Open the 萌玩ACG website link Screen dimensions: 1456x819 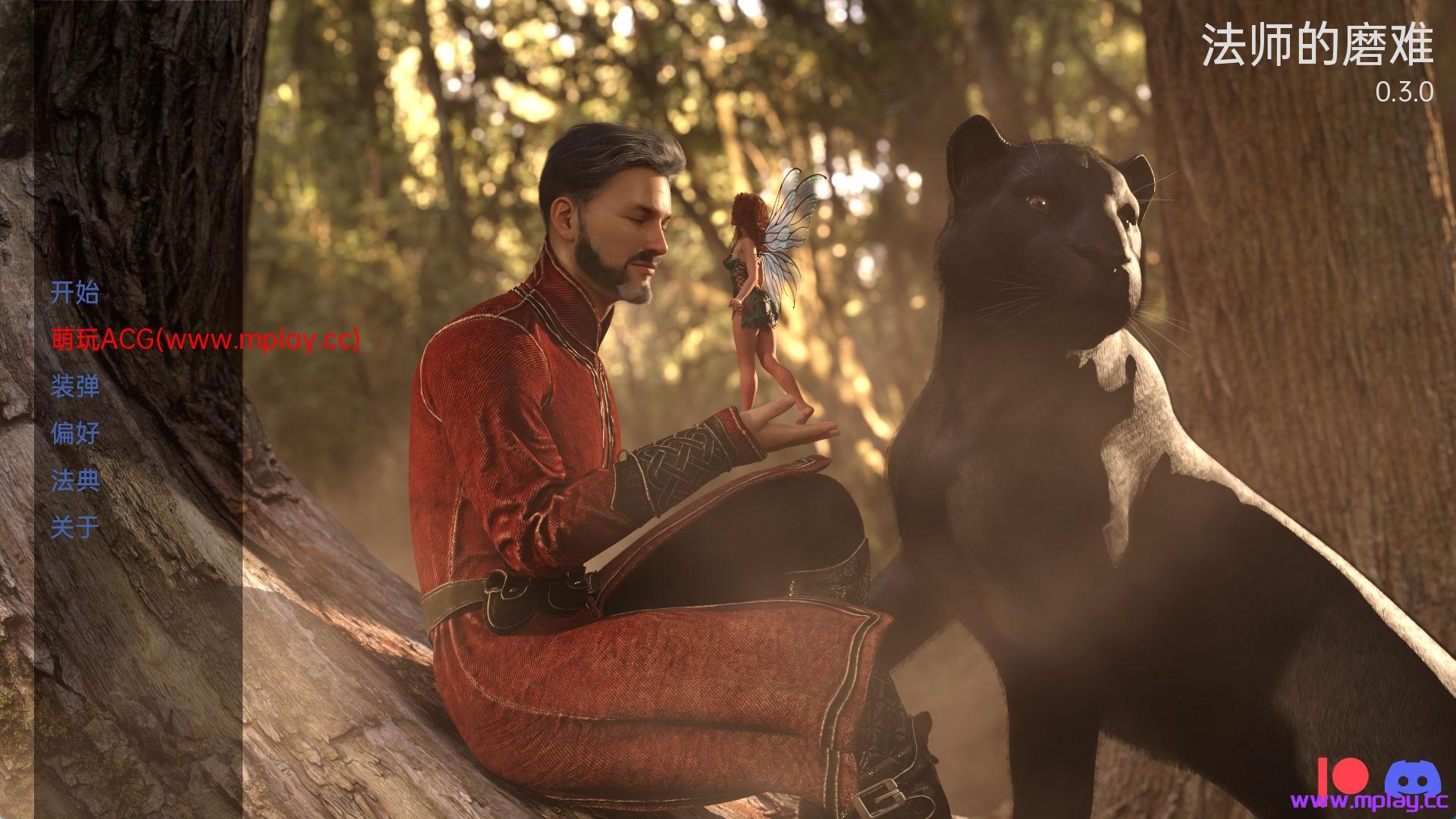coord(205,339)
